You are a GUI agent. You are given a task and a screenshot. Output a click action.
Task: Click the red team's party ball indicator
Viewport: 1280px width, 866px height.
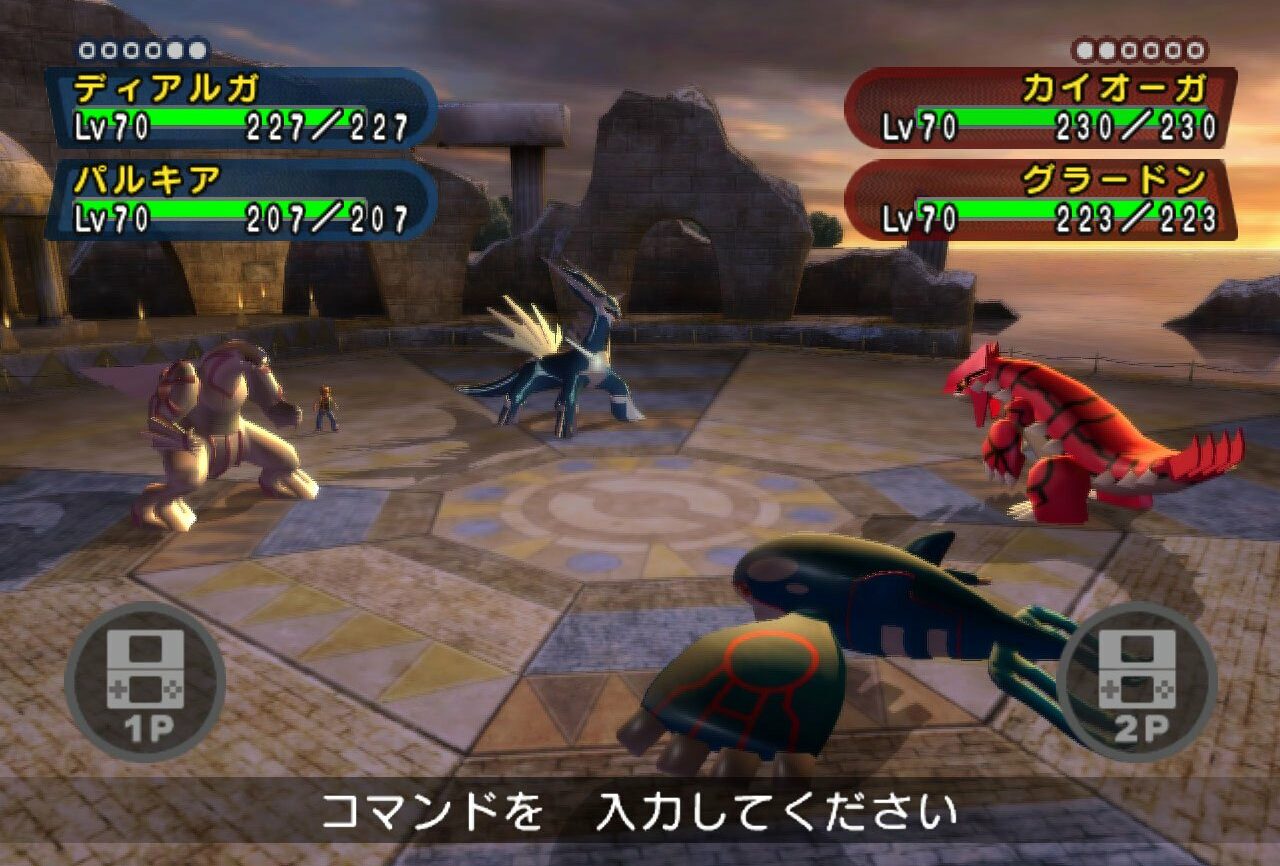[1139, 49]
